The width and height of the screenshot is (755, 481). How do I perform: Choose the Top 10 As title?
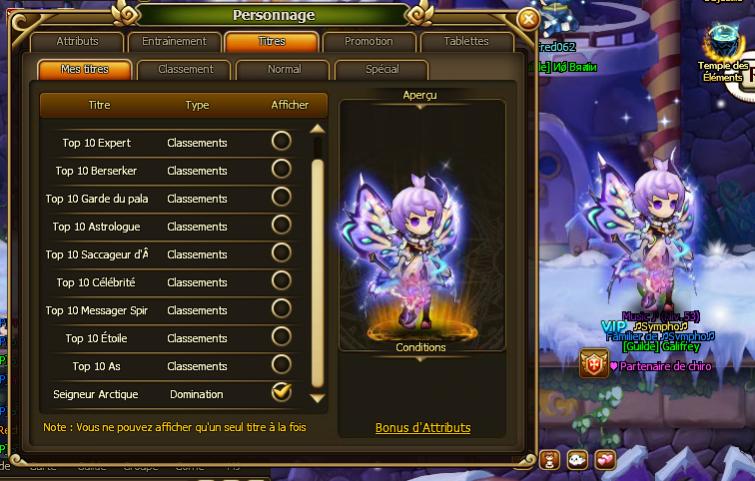[282, 365]
